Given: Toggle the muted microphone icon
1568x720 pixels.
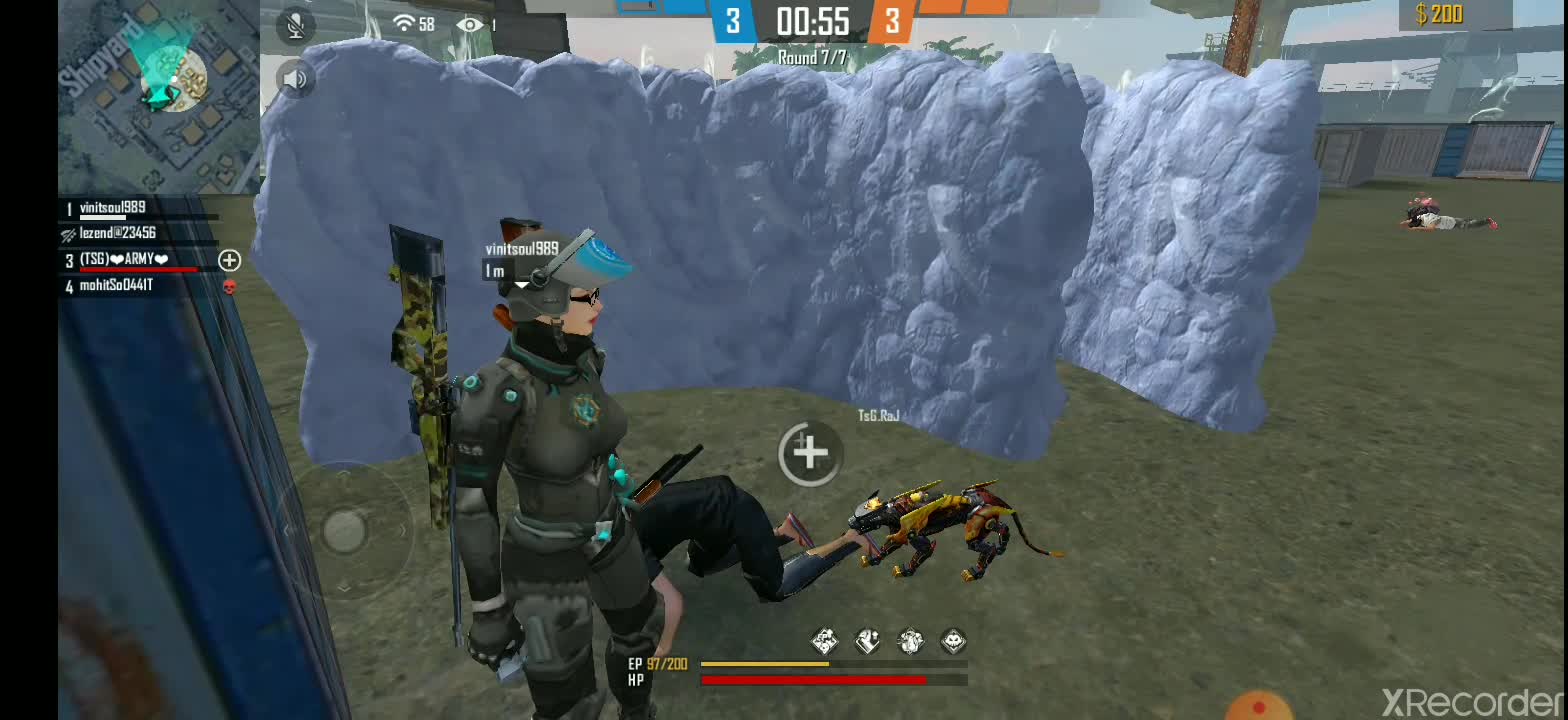Looking at the screenshot, I should [x=294, y=26].
